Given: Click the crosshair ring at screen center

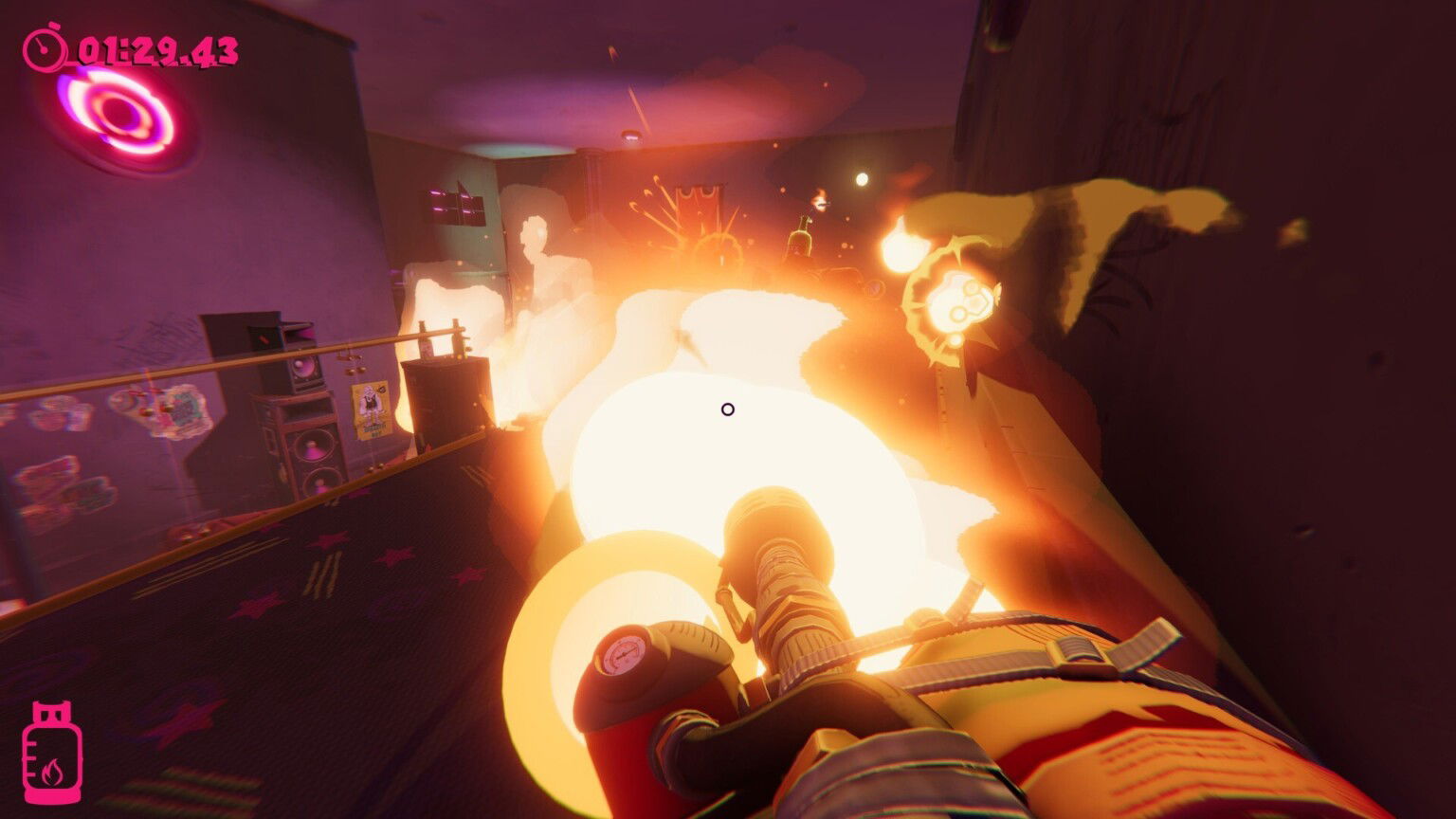Looking at the screenshot, I should [727, 409].
